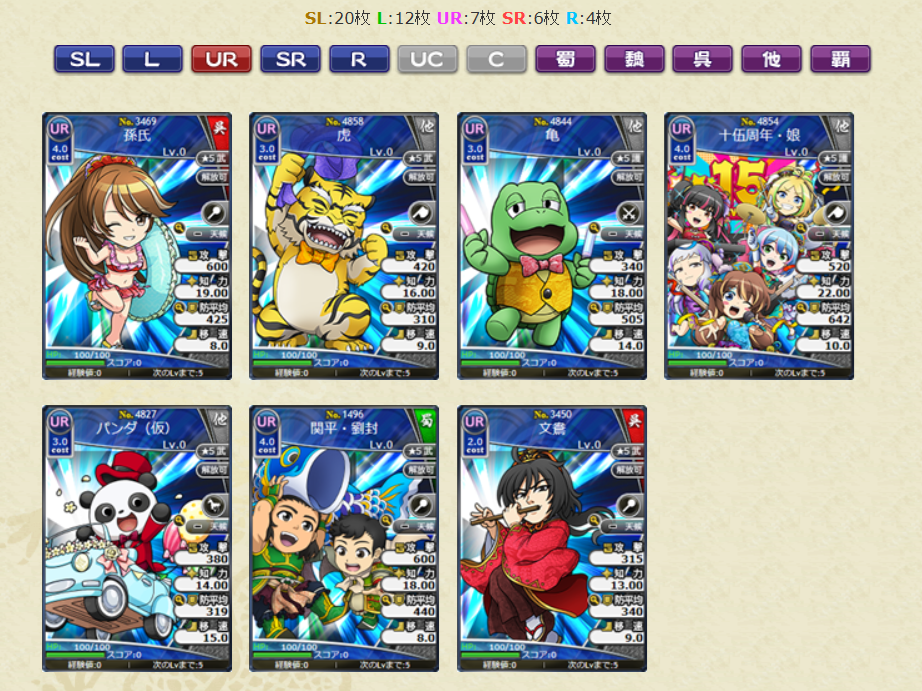The width and height of the screenshot is (922, 691).
Task: Select the パンダ(仮) card
Action: click(137, 538)
